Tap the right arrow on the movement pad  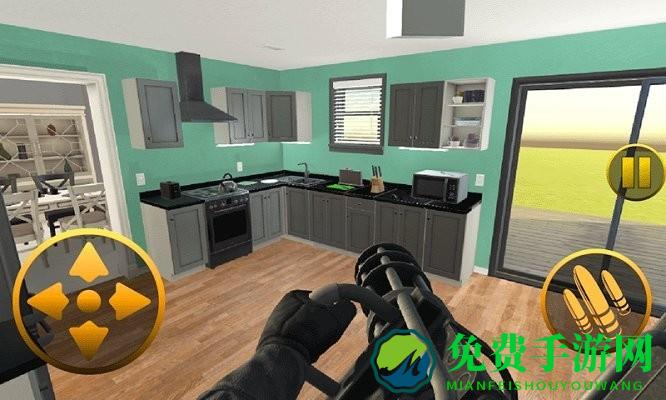[127, 301]
